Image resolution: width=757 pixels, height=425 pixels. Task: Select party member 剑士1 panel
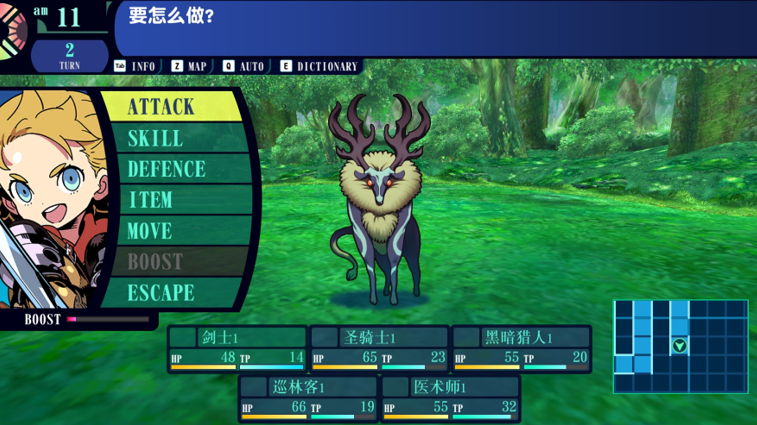(x=237, y=349)
